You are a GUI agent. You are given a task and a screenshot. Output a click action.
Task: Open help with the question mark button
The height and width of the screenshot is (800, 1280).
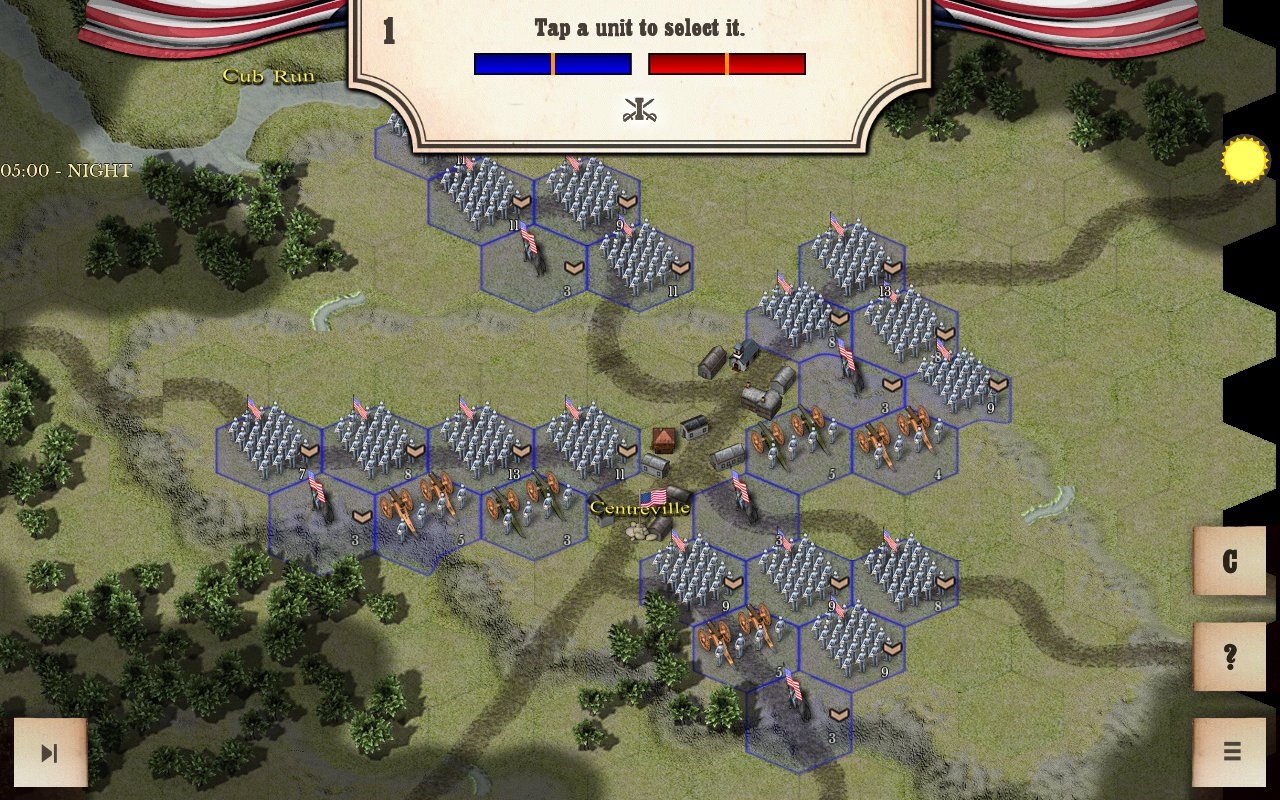coord(1230,657)
